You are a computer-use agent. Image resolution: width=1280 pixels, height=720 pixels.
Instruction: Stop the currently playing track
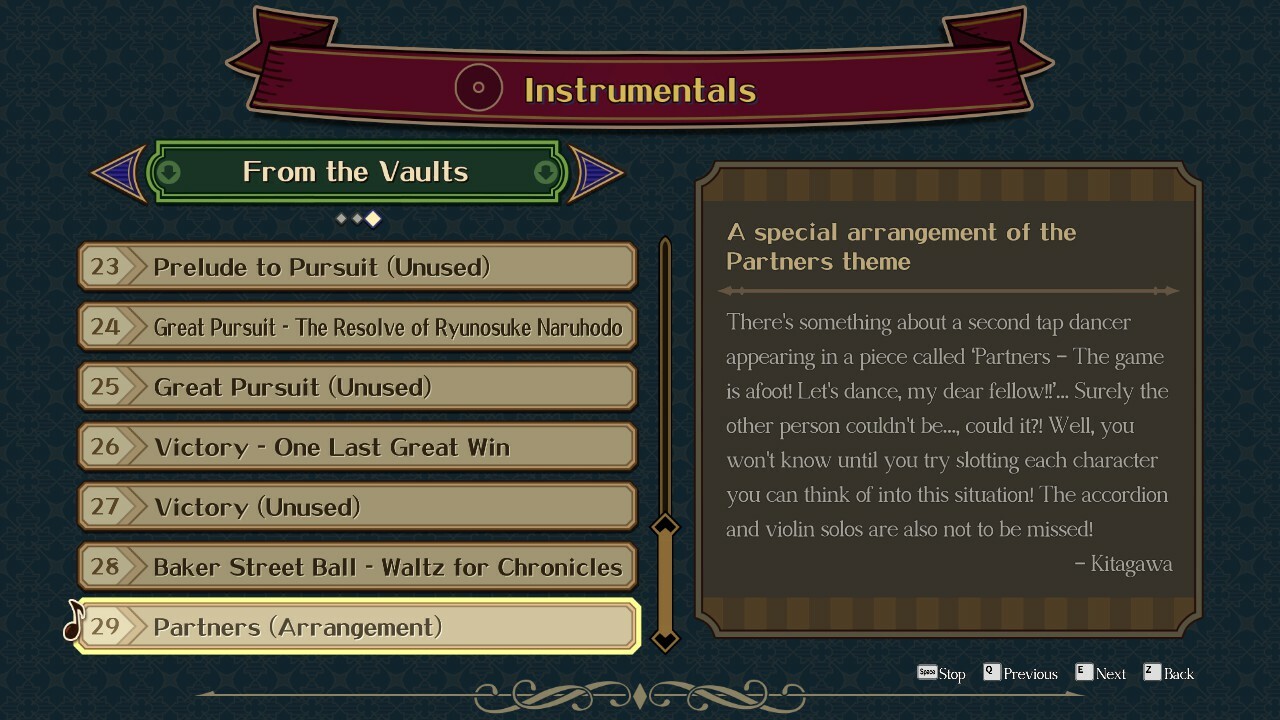point(941,673)
